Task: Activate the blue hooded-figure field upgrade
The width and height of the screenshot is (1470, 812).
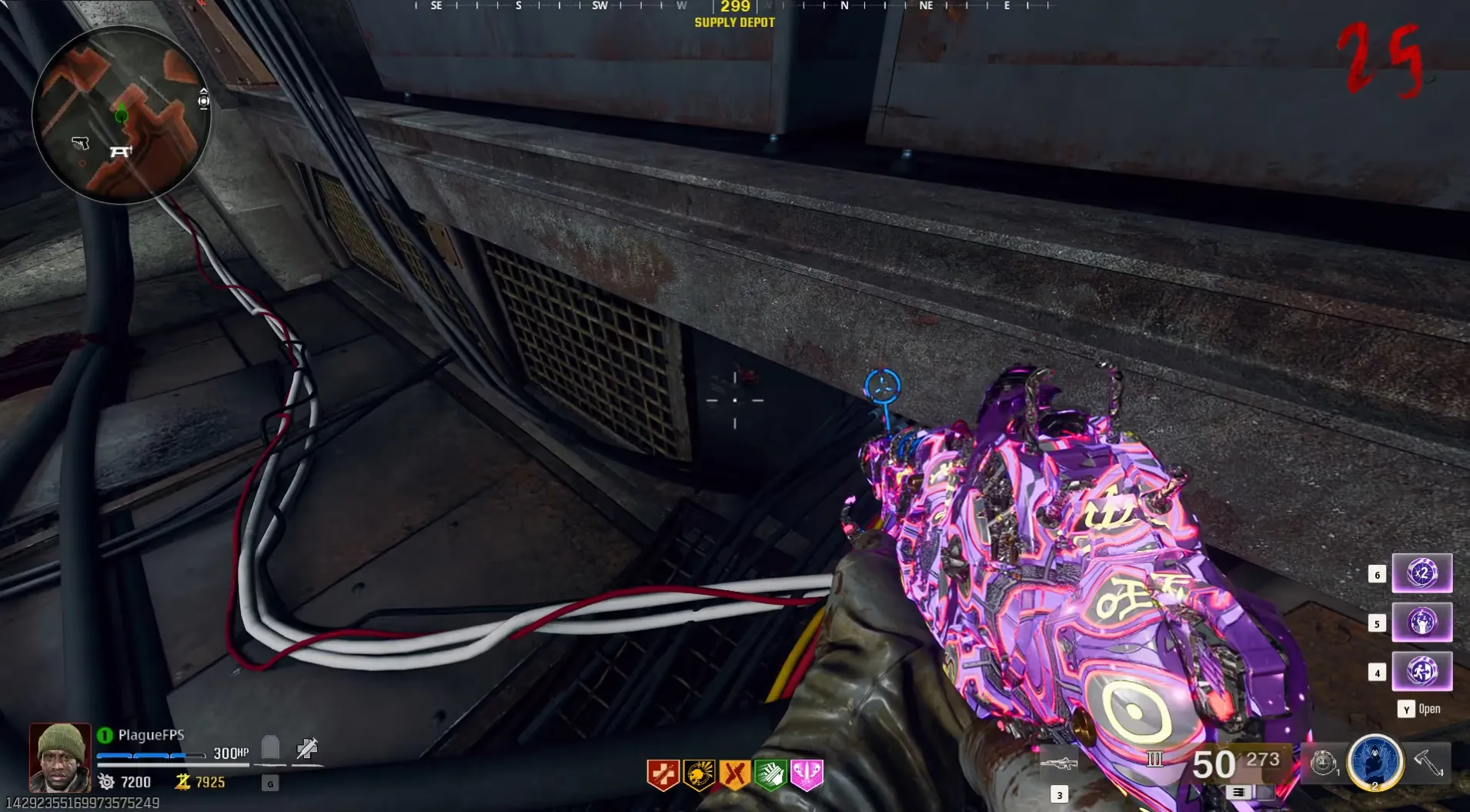Action: 1375,761
